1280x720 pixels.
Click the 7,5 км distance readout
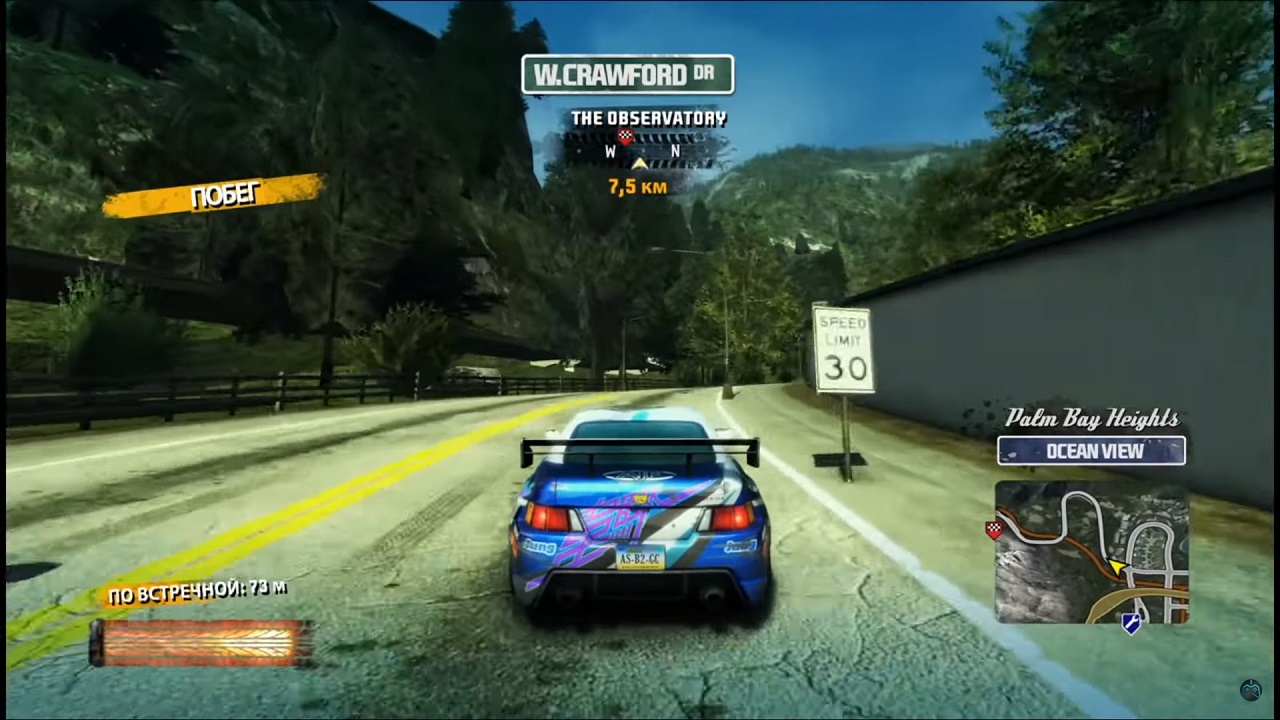639,185
